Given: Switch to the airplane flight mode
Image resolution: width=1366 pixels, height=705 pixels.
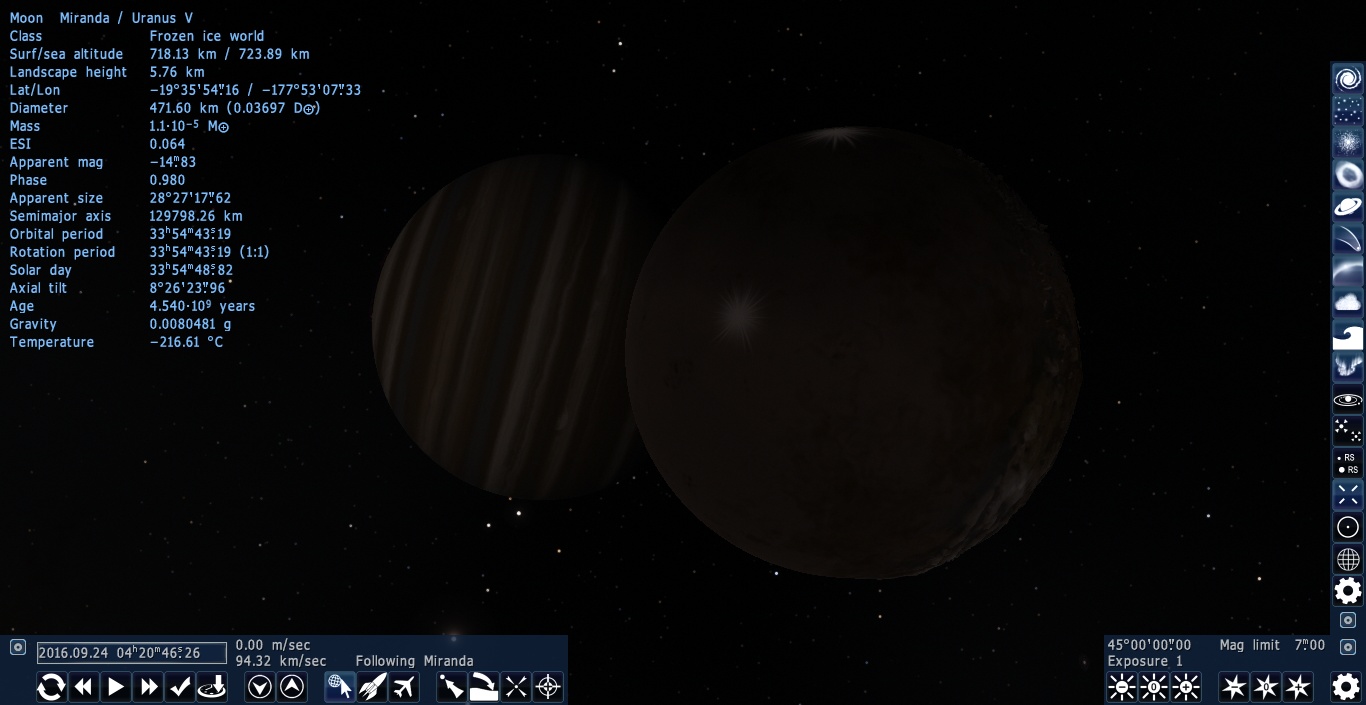Looking at the screenshot, I should pyautogui.click(x=404, y=687).
